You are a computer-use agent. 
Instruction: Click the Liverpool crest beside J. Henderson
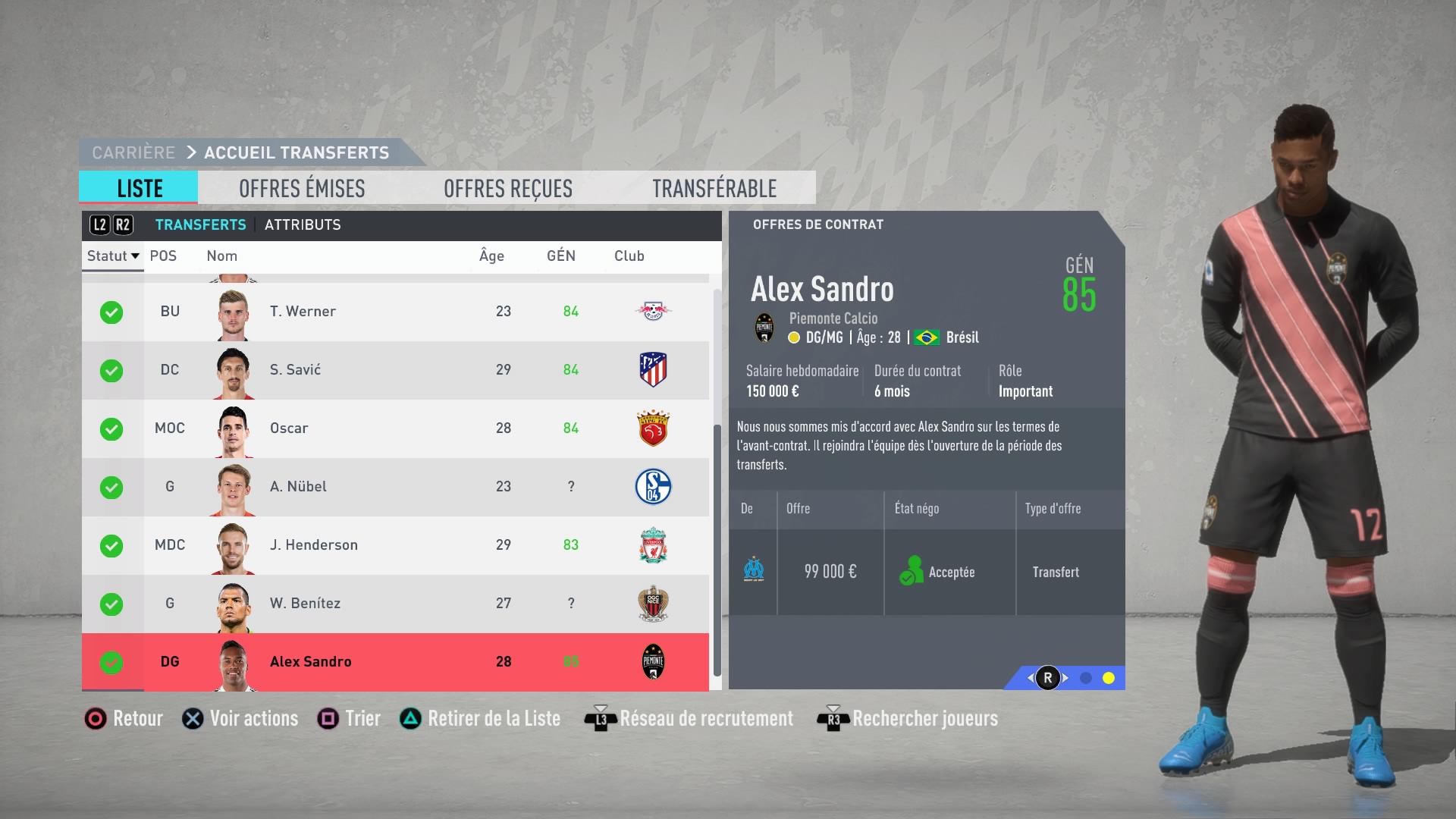pyautogui.click(x=653, y=545)
